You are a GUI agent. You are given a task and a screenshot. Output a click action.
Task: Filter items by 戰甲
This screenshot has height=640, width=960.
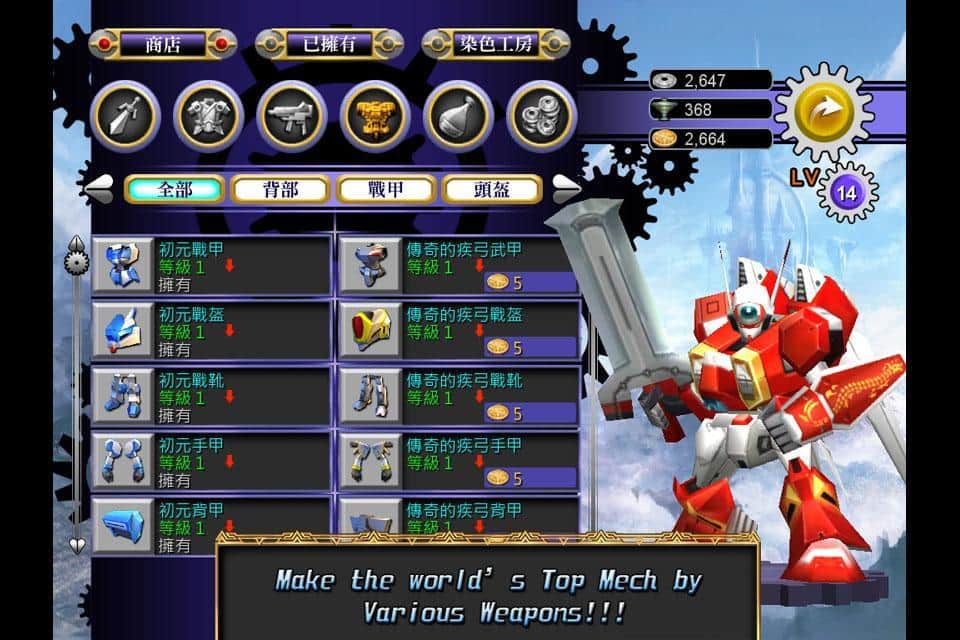point(386,189)
